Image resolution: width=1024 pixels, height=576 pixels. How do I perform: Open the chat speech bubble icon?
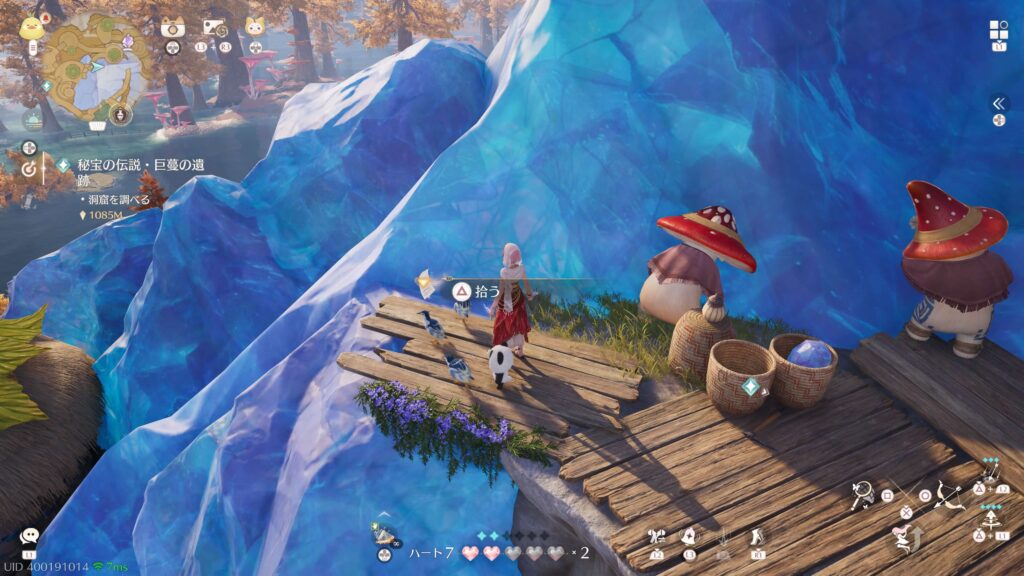[x=29, y=537]
